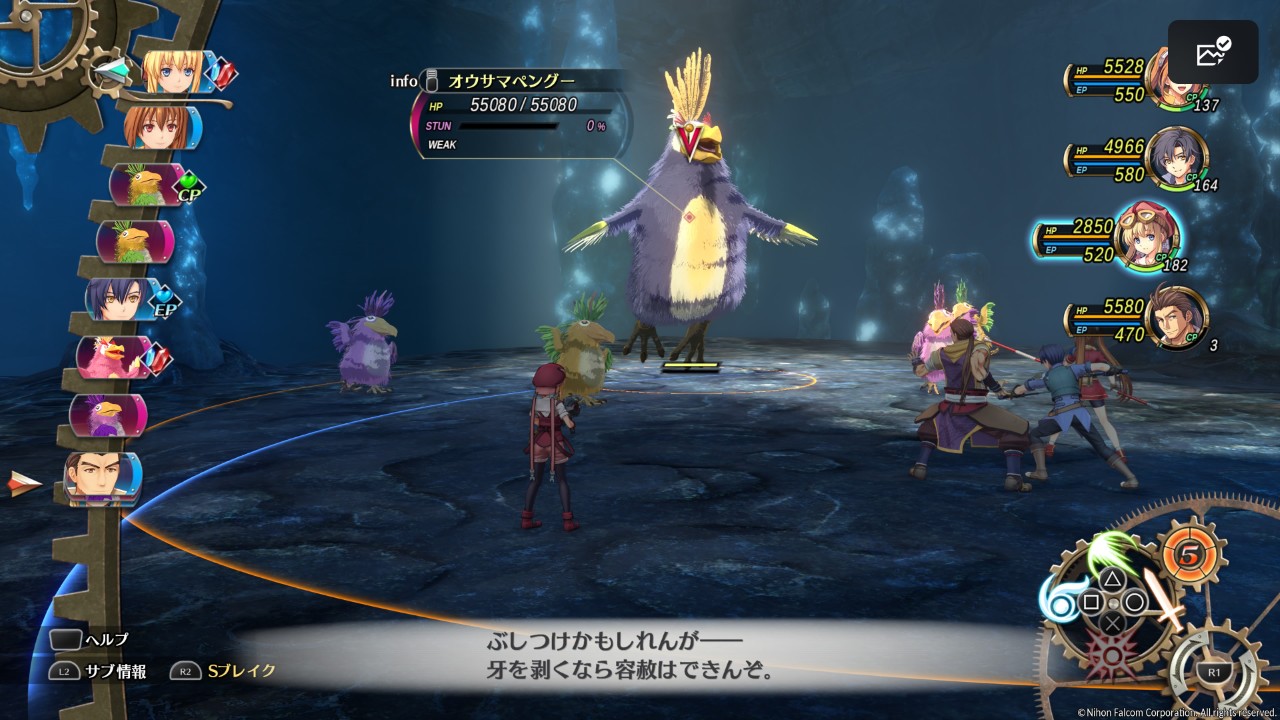The width and height of the screenshot is (1280, 720).
Task: Select the blonde girl's turn order portrait
Action: click(174, 72)
